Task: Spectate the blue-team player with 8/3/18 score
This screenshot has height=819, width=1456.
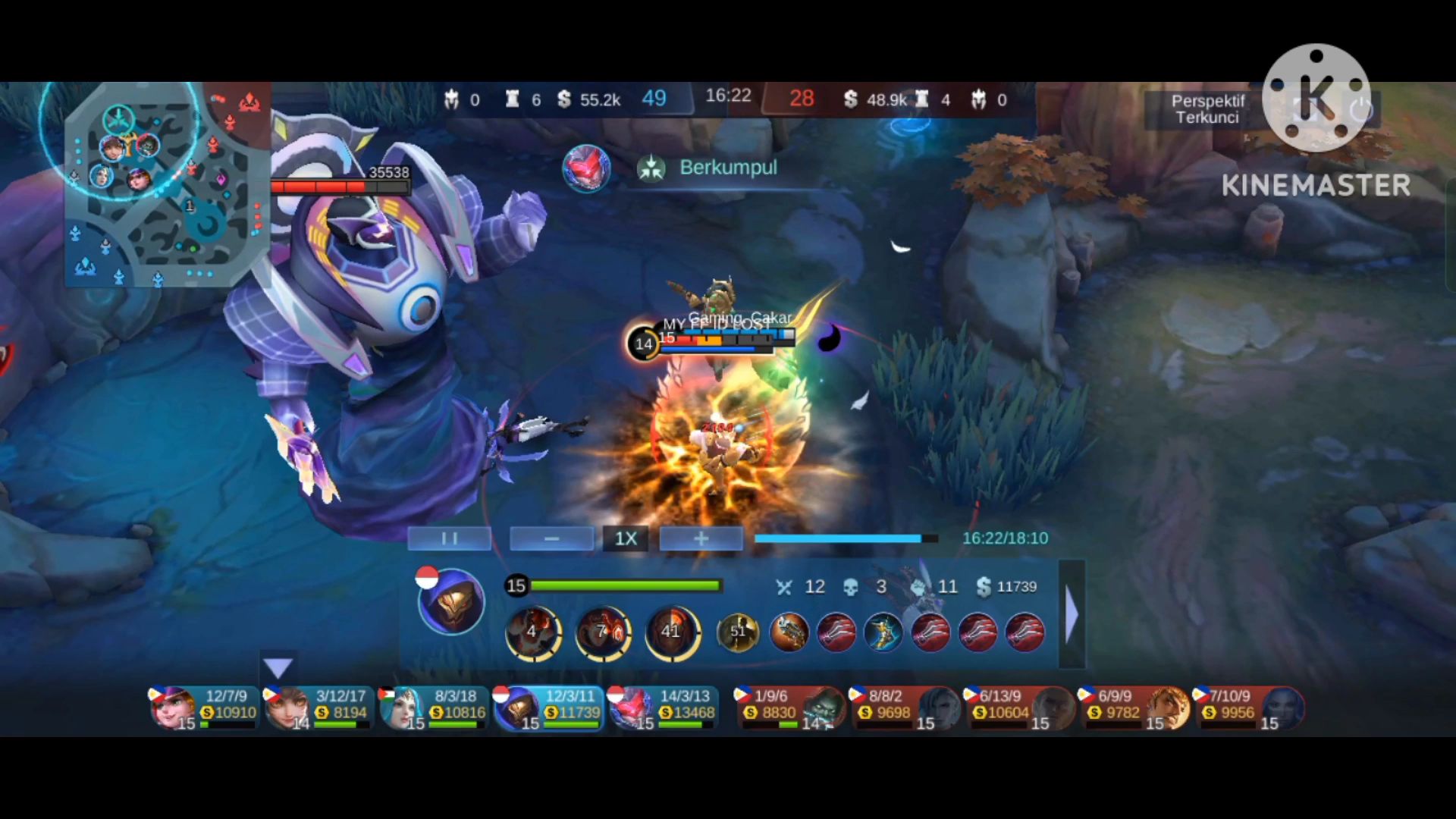Action: point(434,708)
